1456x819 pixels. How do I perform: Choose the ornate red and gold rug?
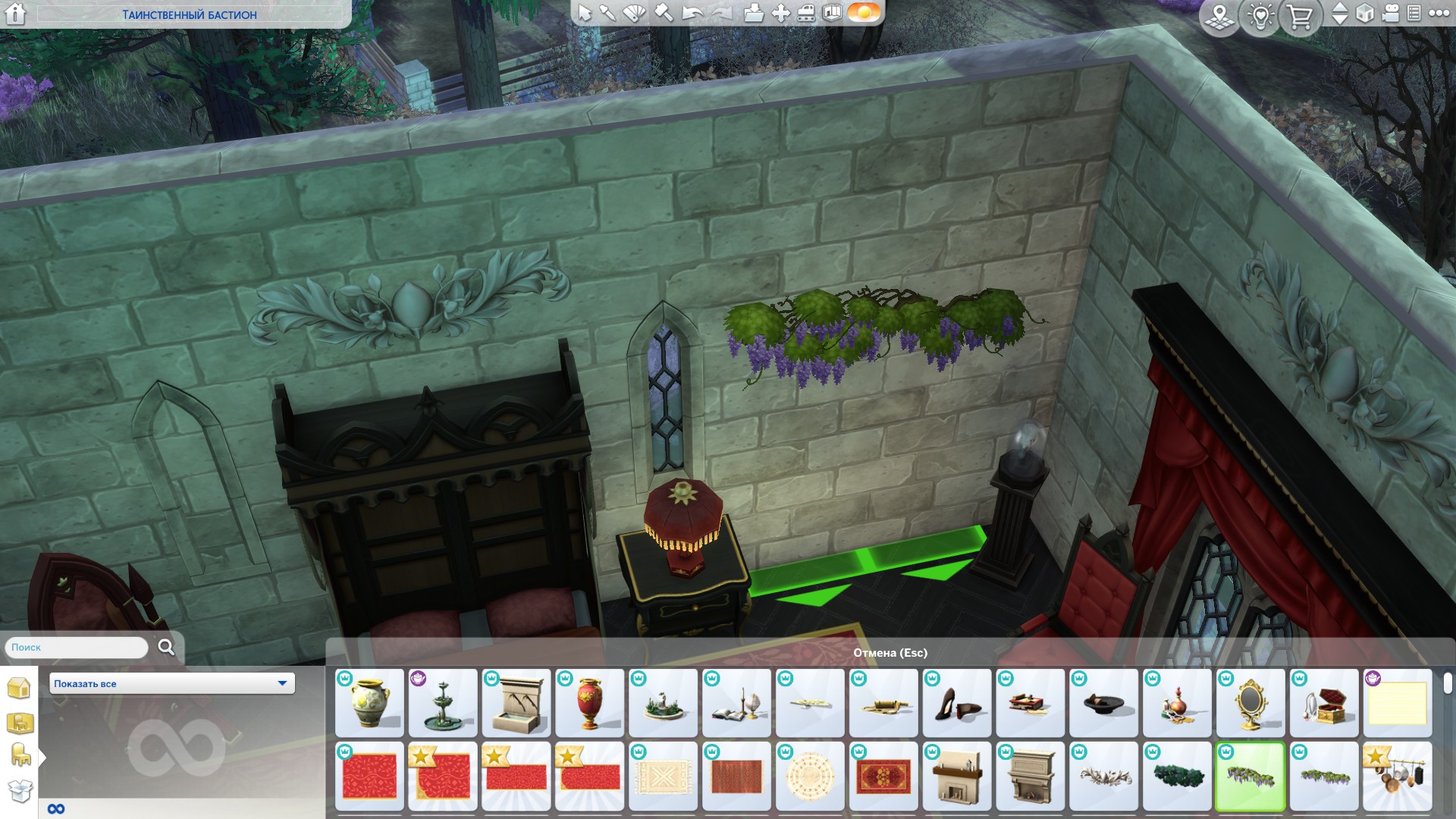click(883, 777)
